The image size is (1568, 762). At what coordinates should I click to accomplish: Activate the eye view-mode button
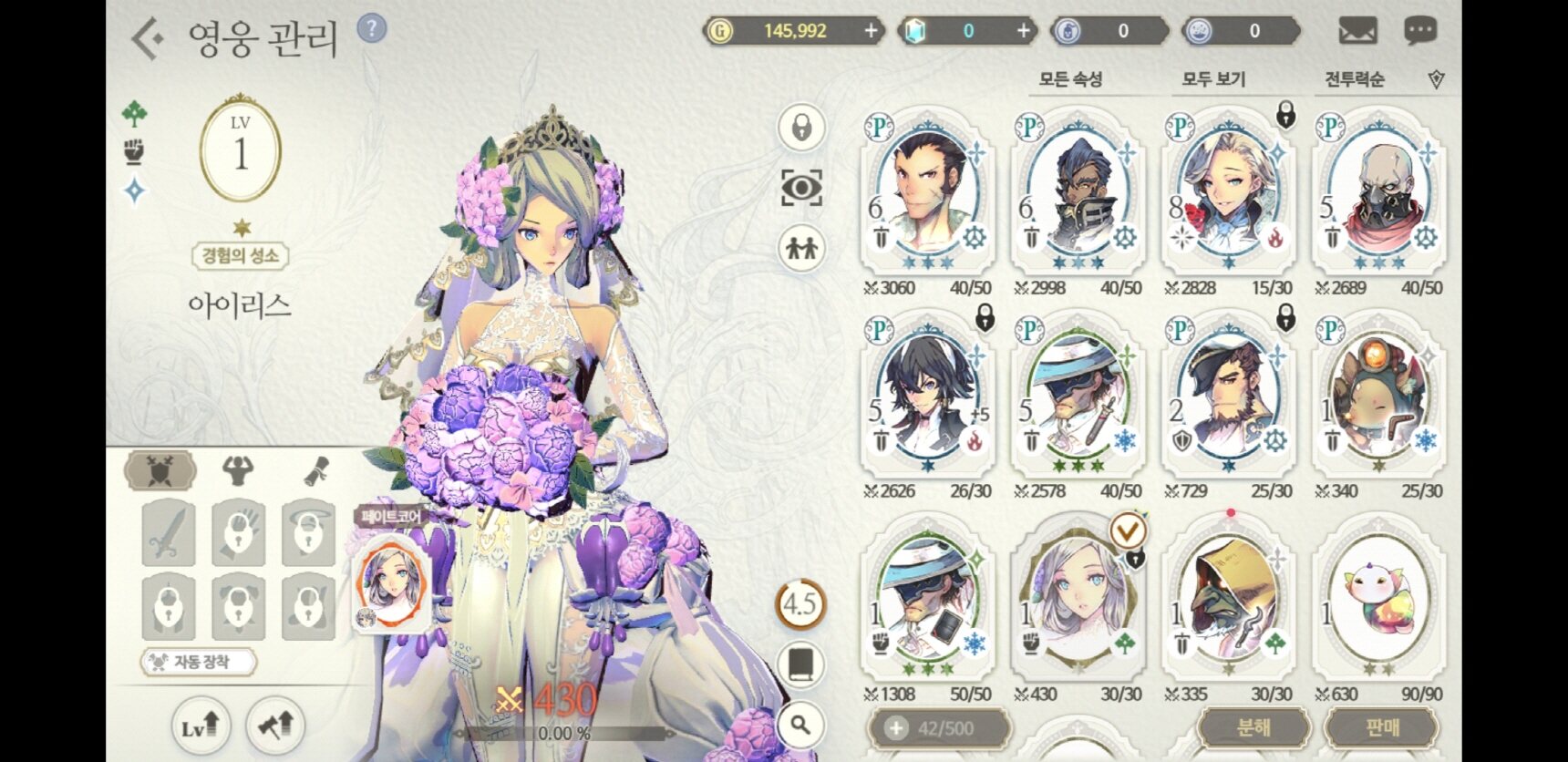[x=801, y=188]
